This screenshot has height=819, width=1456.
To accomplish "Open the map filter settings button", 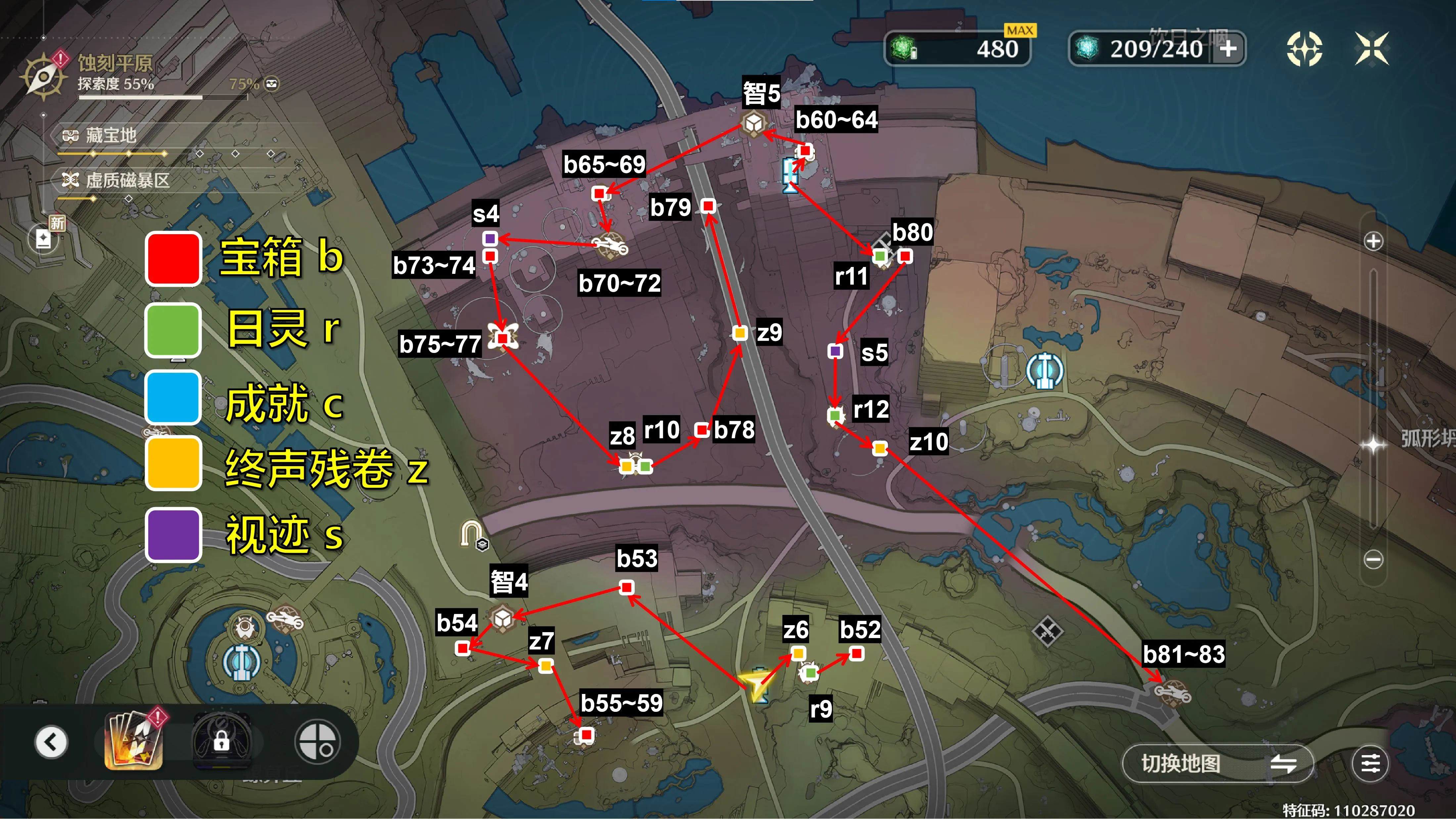I will tap(1370, 764).
